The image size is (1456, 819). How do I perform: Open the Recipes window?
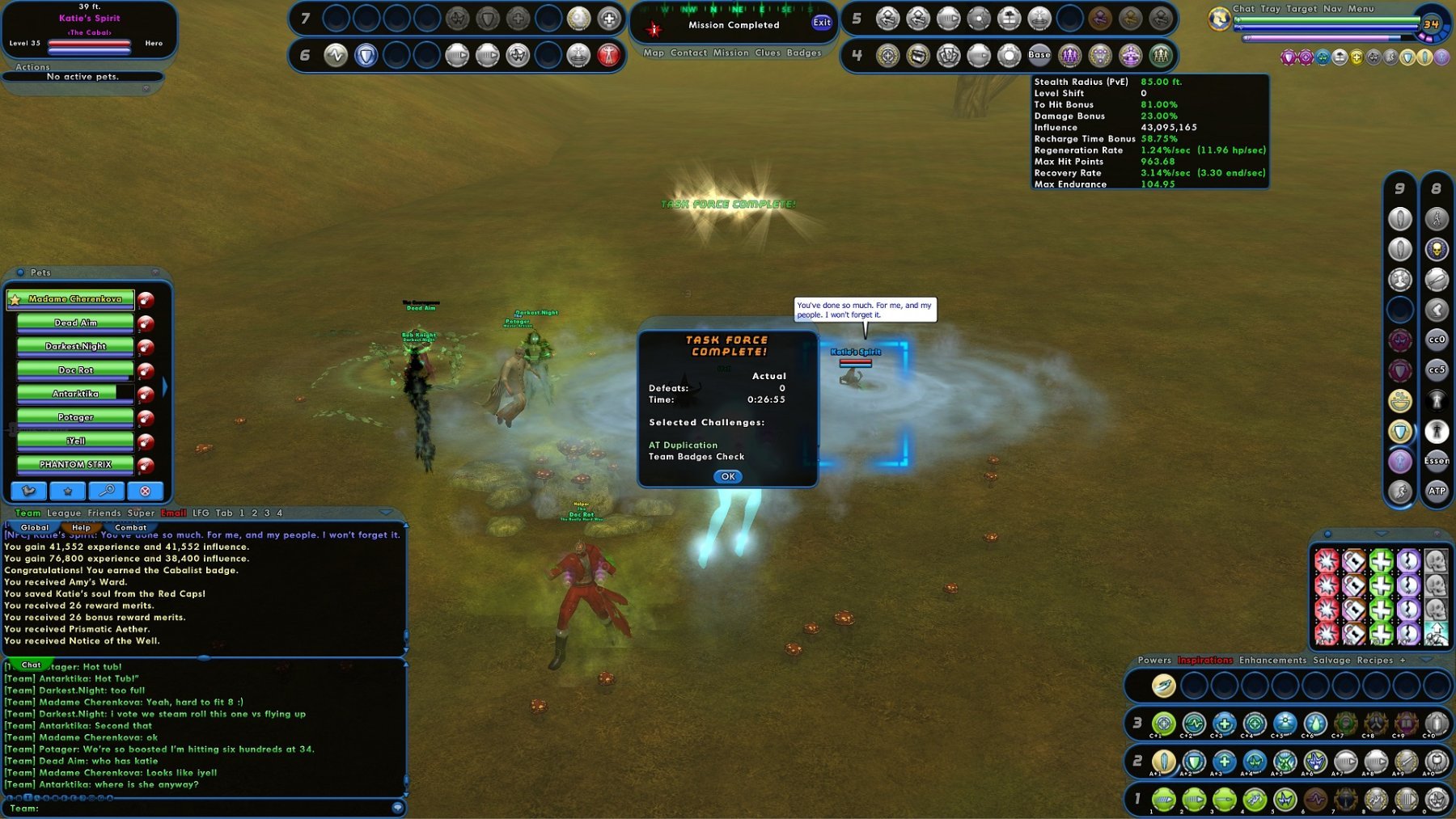point(1374,661)
